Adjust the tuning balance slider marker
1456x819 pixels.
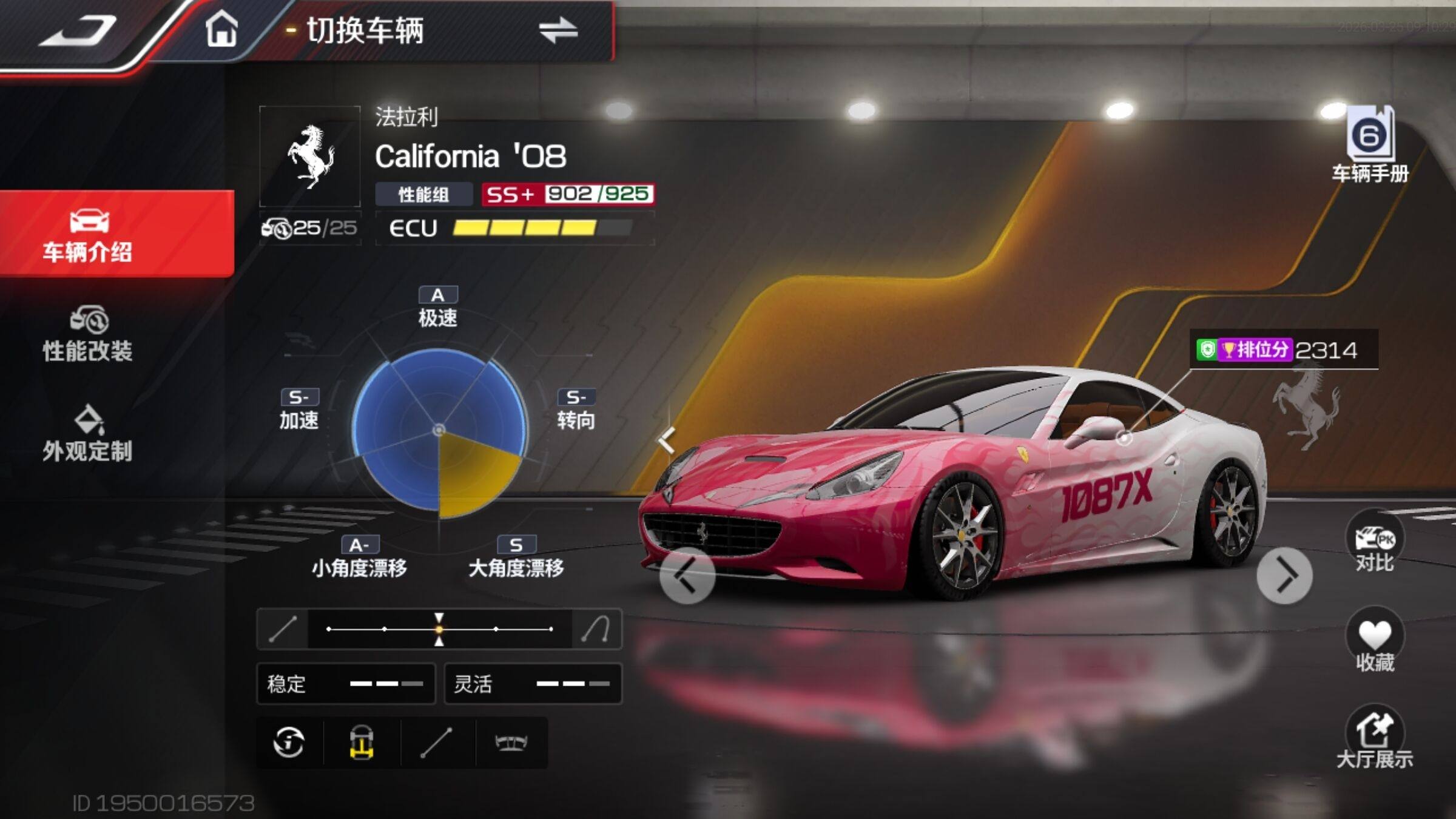pyautogui.click(x=439, y=629)
